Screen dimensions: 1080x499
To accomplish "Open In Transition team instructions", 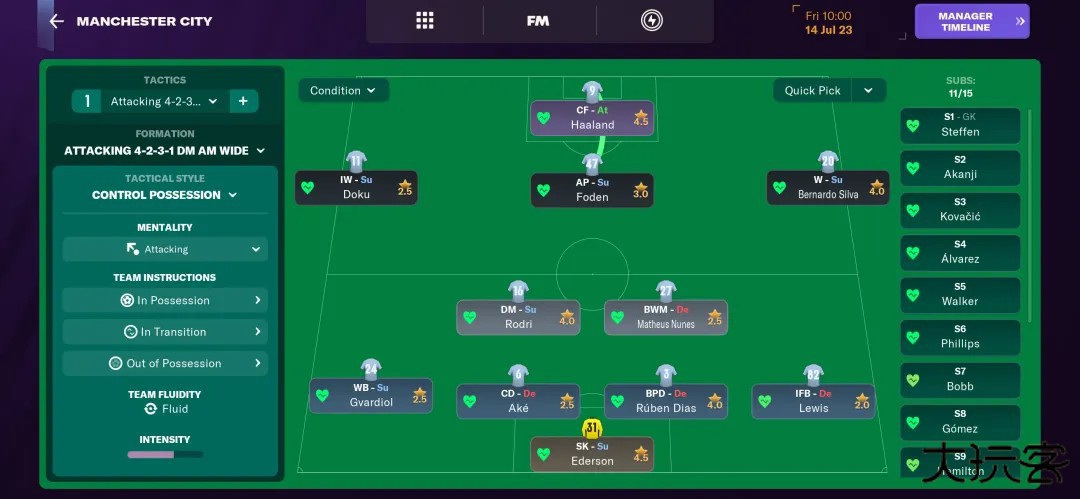I will tap(165, 332).
